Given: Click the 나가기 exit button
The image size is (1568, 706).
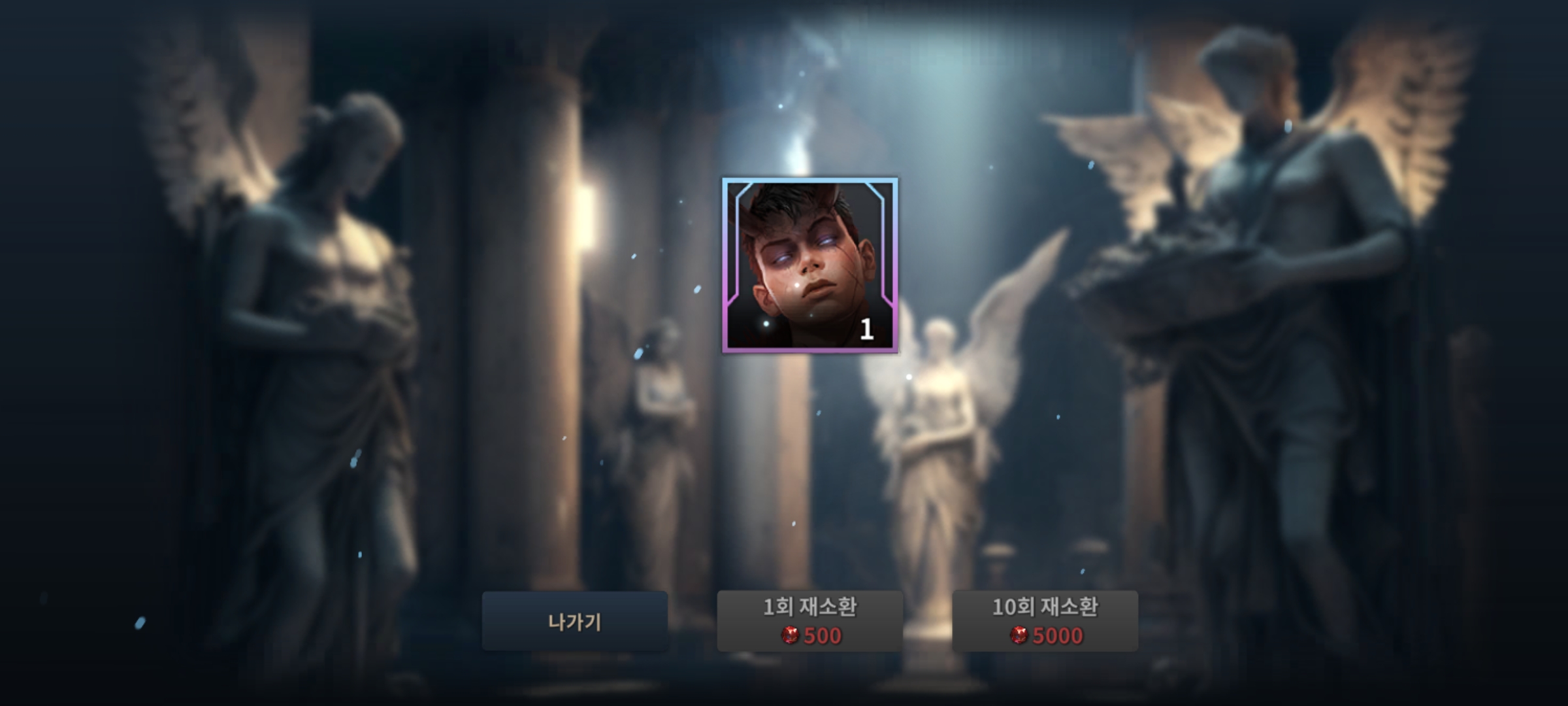Looking at the screenshot, I should [x=574, y=621].
